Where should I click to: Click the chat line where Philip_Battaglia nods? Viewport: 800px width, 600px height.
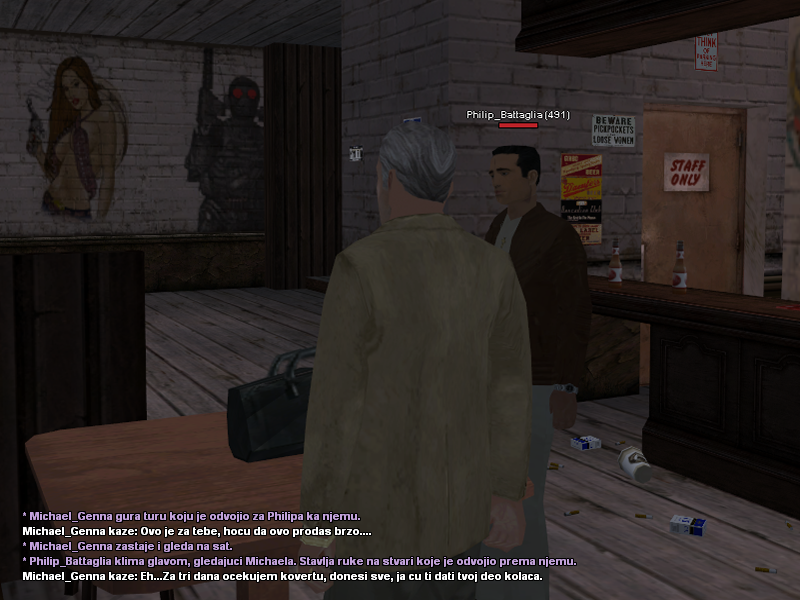click(x=299, y=562)
